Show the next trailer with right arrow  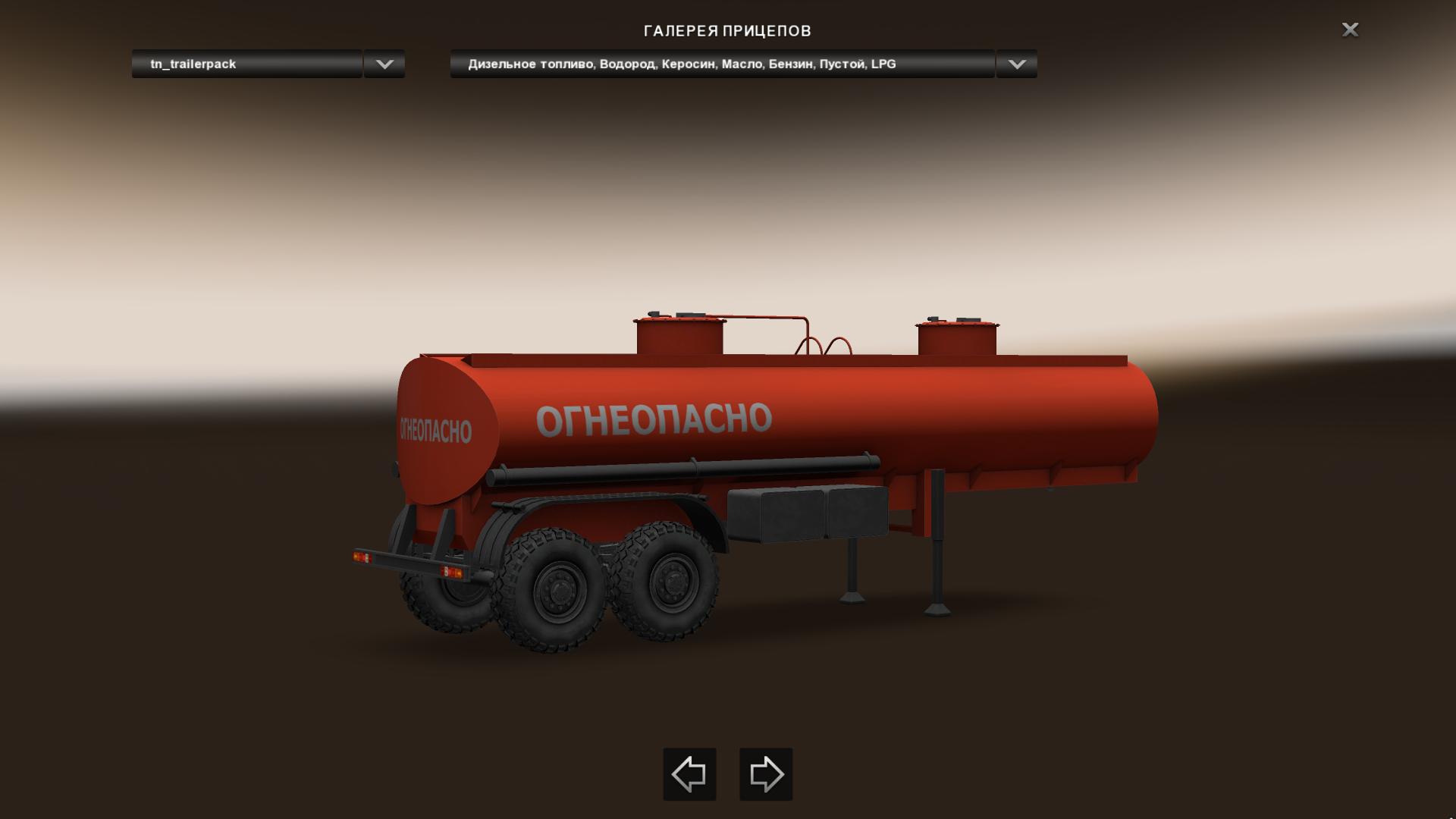766,774
